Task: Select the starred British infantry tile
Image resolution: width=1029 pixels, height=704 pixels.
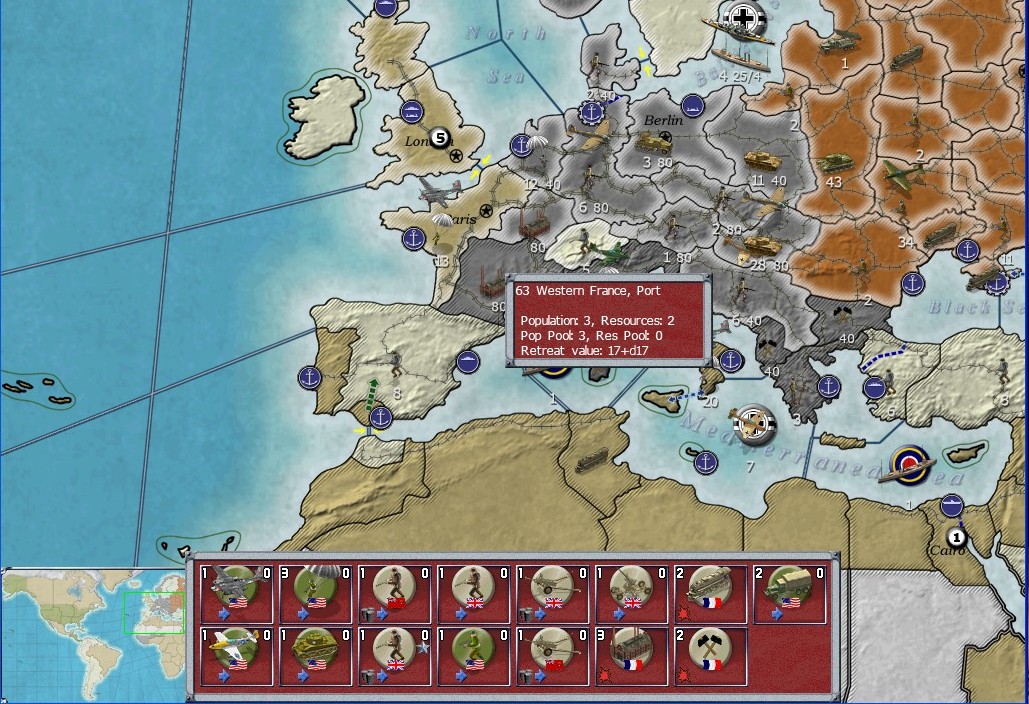Action: pos(395,656)
